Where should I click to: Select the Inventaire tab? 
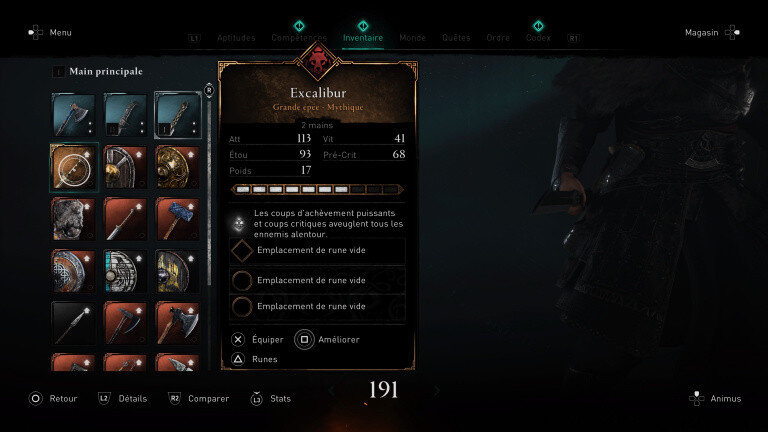point(362,37)
